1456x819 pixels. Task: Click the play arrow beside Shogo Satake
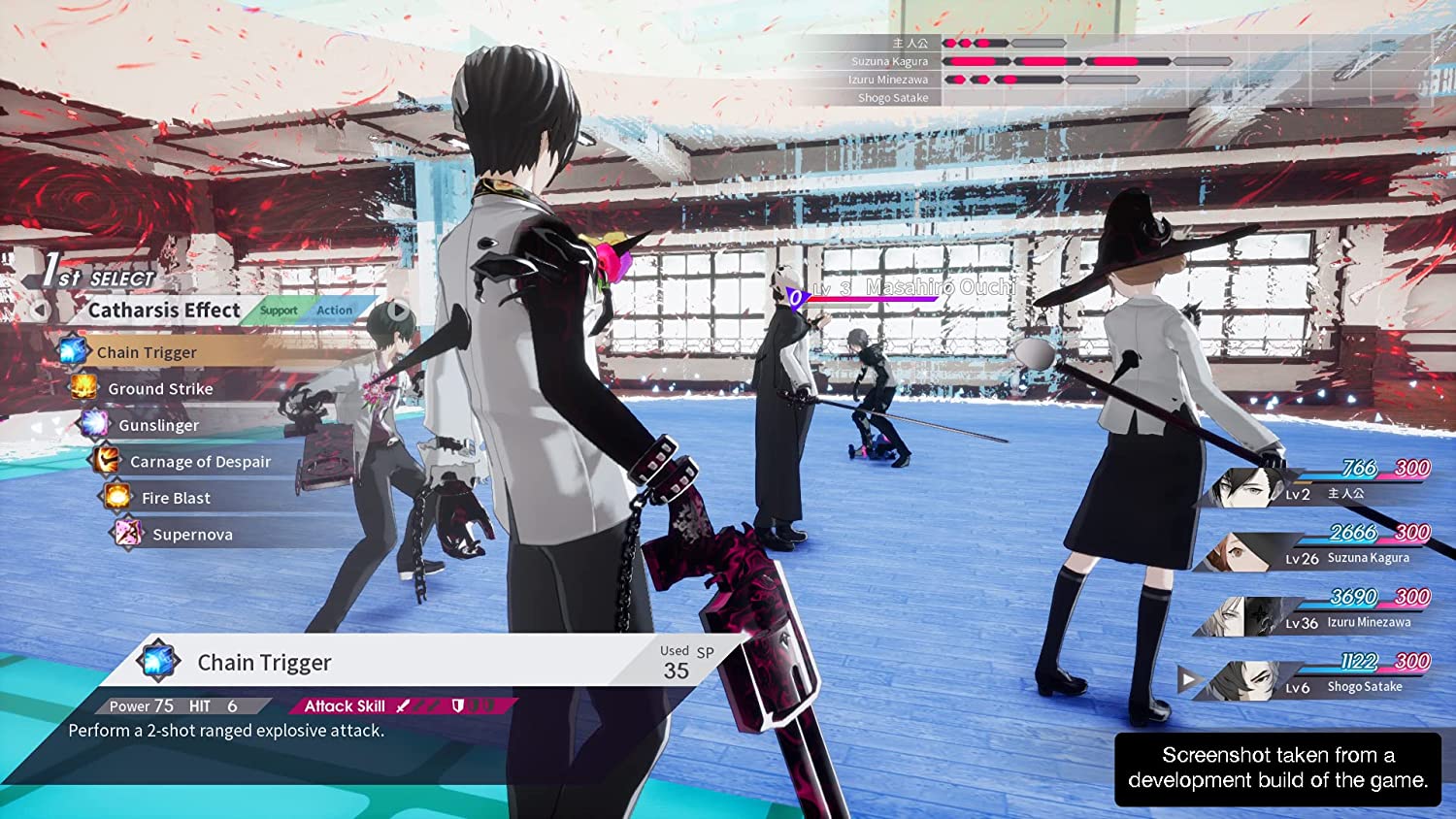[1186, 678]
